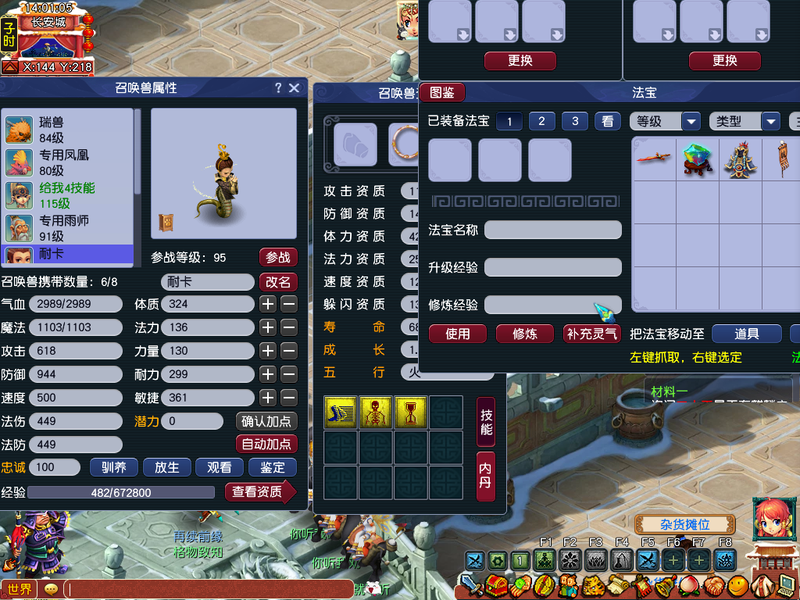Image resolution: width=800 pixels, height=600 pixels.
Task: Confirm stat points with 确认加点
Action: tap(266, 421)
